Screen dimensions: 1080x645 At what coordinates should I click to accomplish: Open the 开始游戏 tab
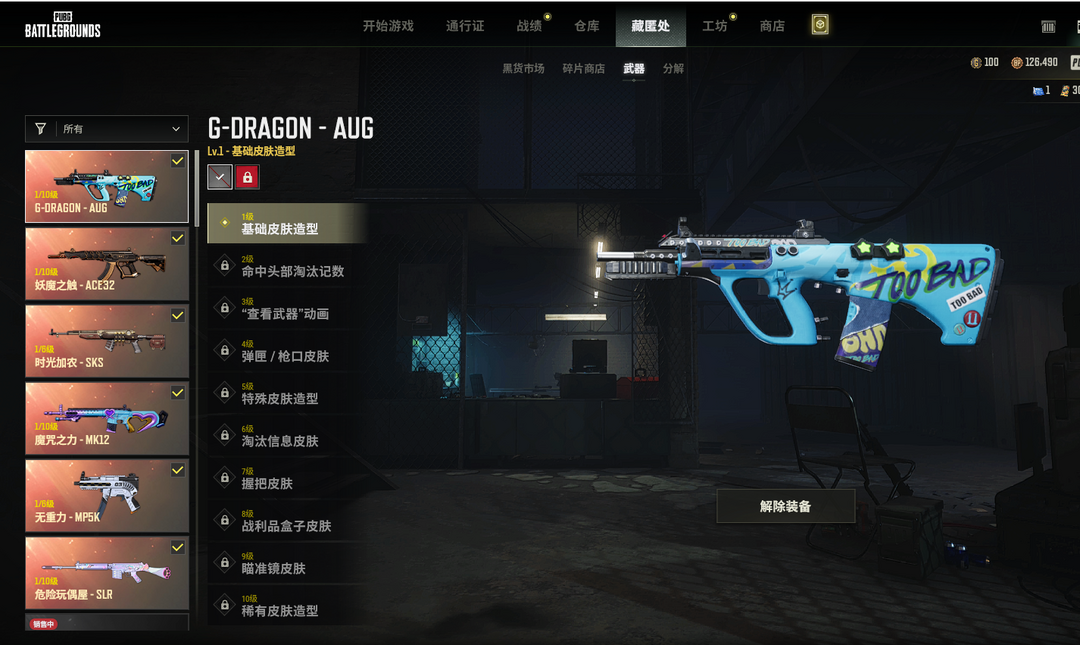388,26
